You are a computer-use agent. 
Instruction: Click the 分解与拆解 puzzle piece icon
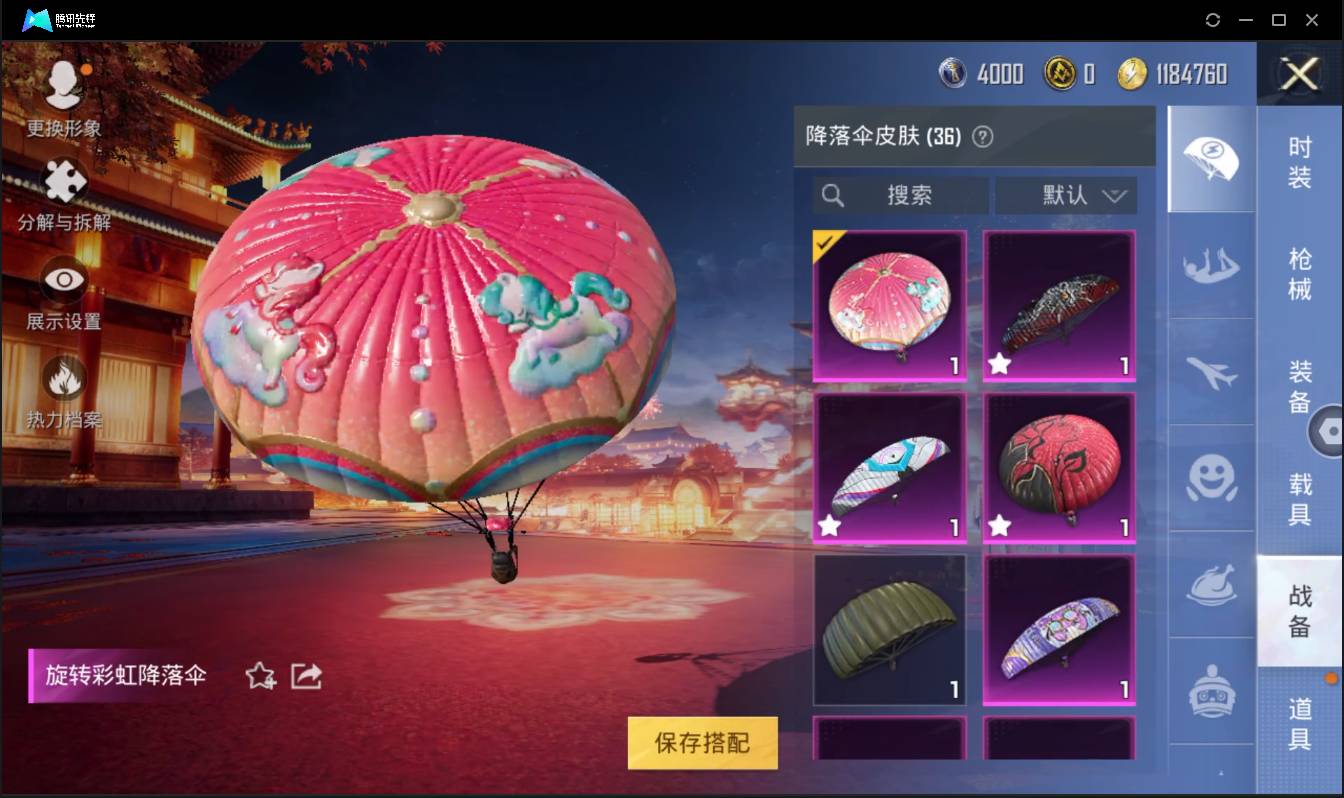64,184
